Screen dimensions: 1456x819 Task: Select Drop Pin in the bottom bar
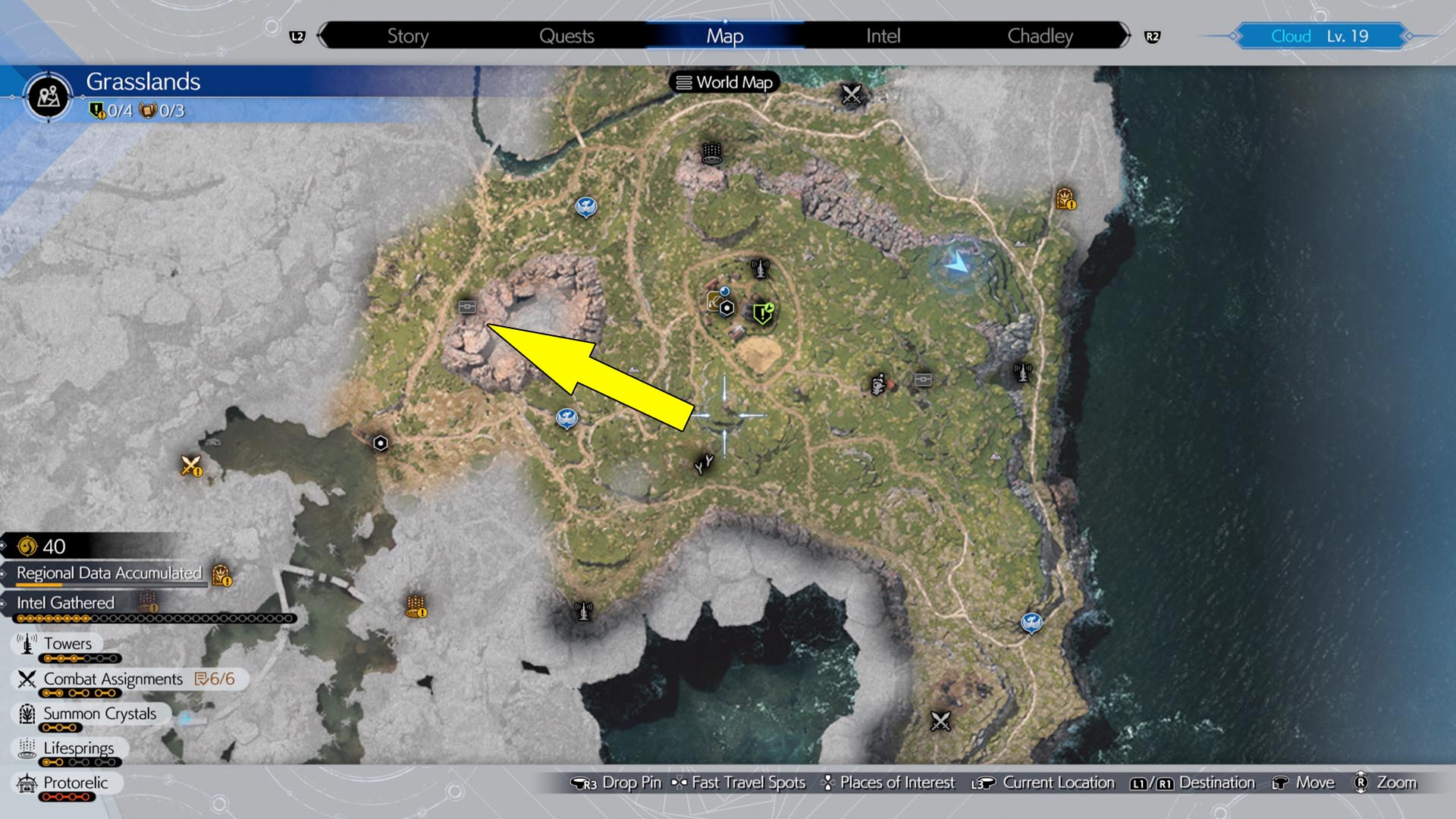click(630, 782)
